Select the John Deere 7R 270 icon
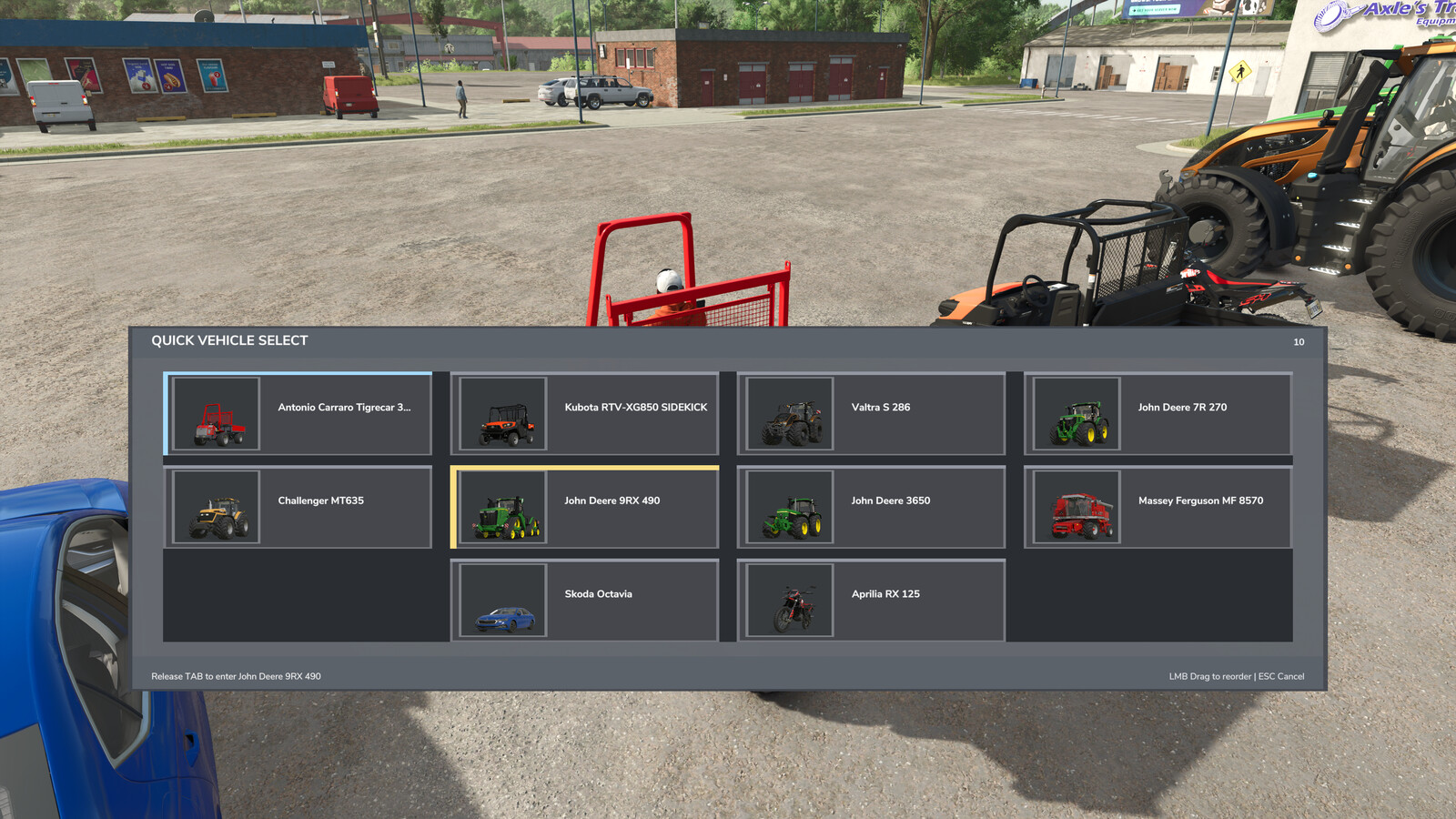The width and height of the screenshot is (1456, 819). click(1074, 414)
